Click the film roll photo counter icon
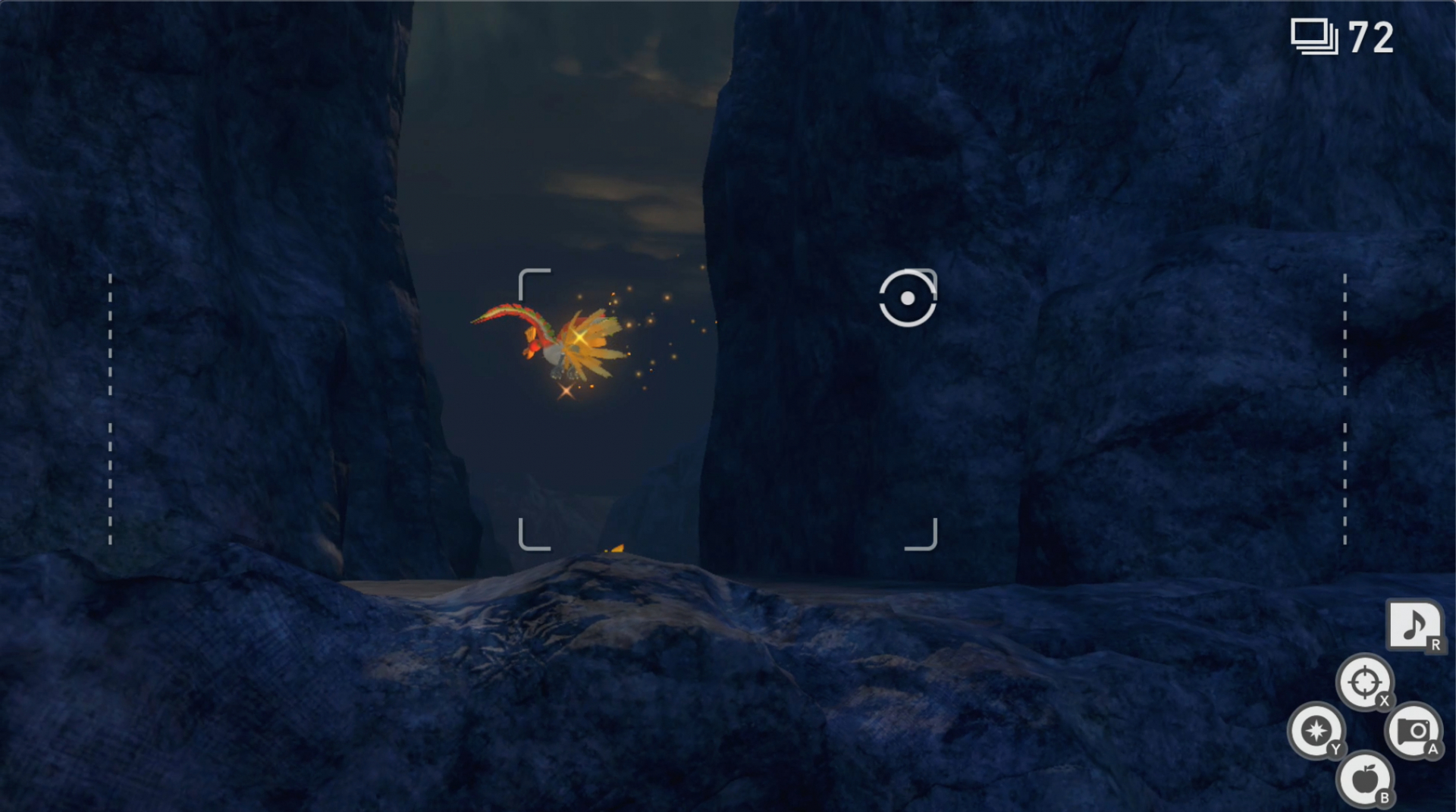 pyautogui.click(x=1313, y=36)
